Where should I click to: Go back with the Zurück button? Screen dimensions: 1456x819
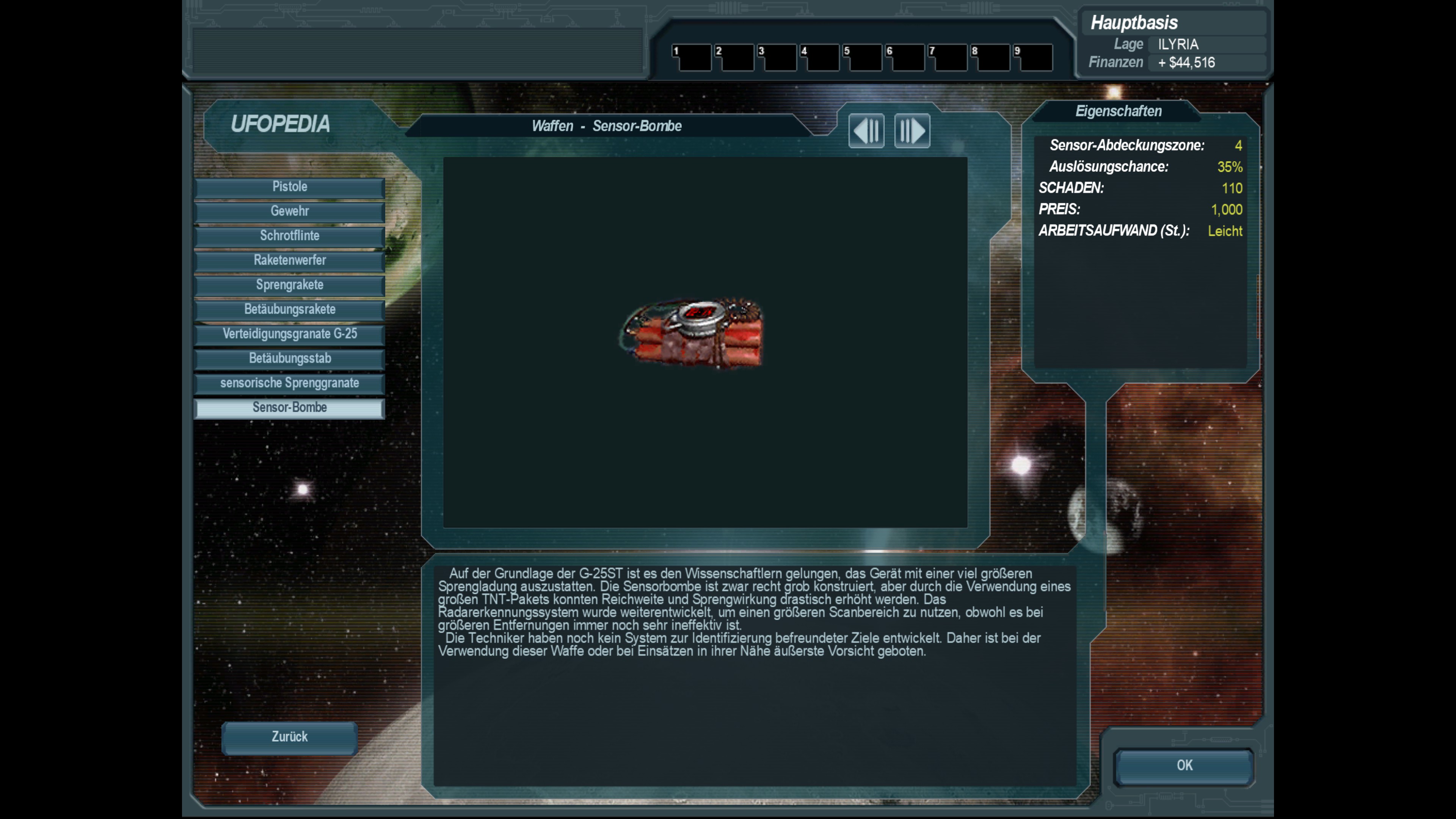[x=289, y=737]
